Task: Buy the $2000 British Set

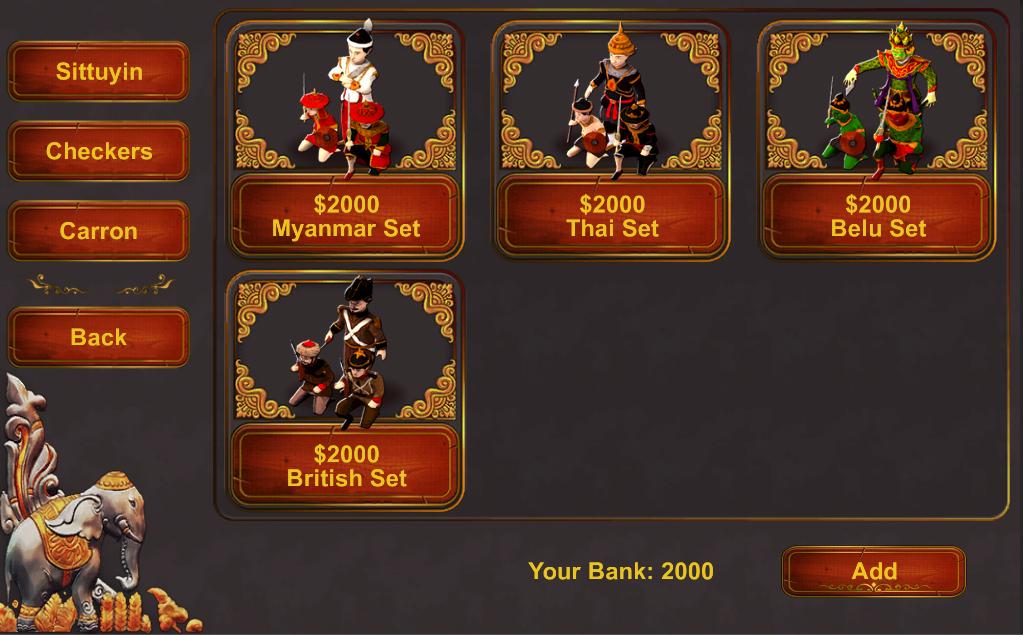Action: click(x=346, y=467)
